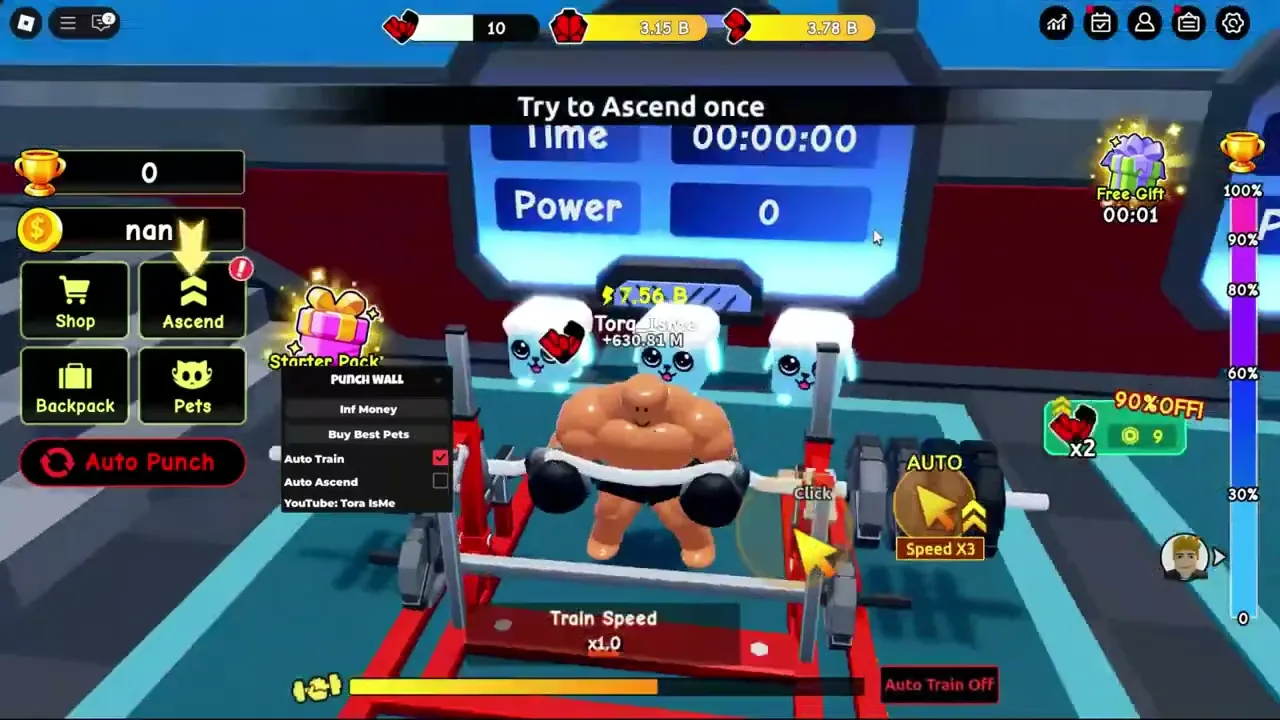Open the Pets menu via cat icon
This screenshot has width=1280, height=720.
point(192,385)
